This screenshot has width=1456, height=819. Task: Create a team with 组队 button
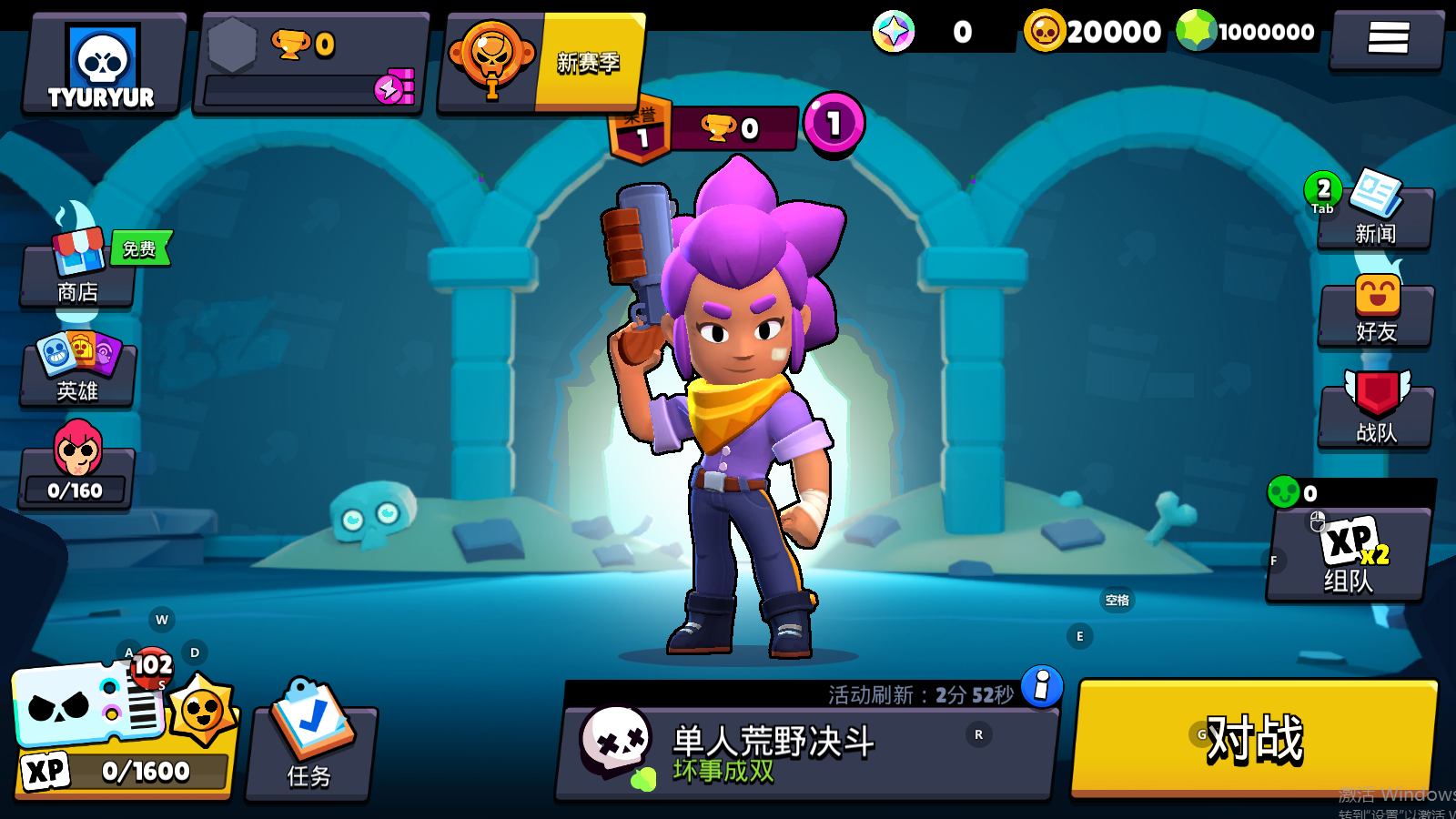[1347, 555]
